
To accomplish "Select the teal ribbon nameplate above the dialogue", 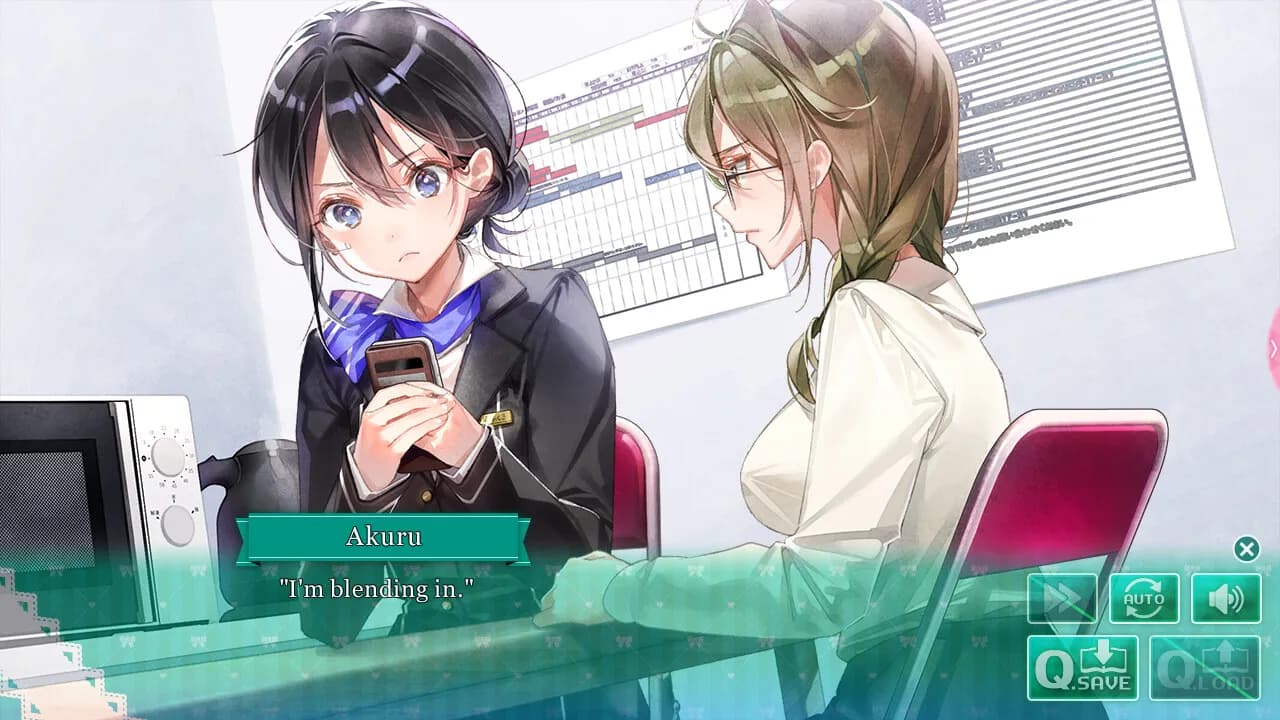I will tap(387, 537).
